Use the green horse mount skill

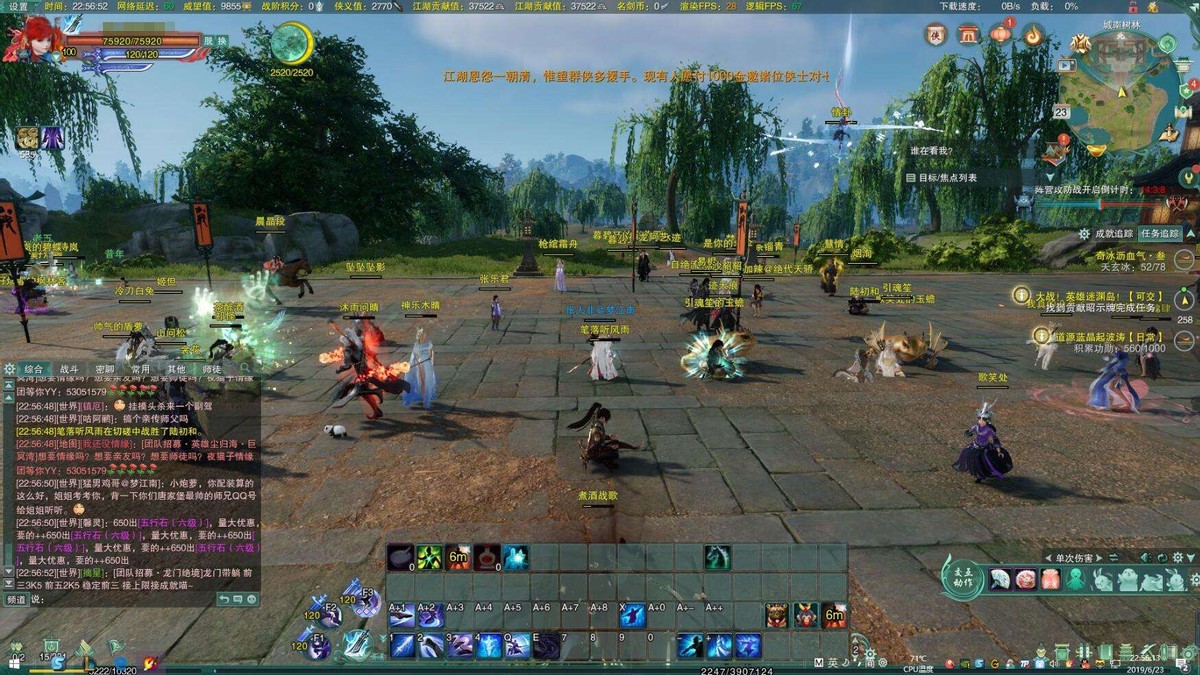(717, 557)
